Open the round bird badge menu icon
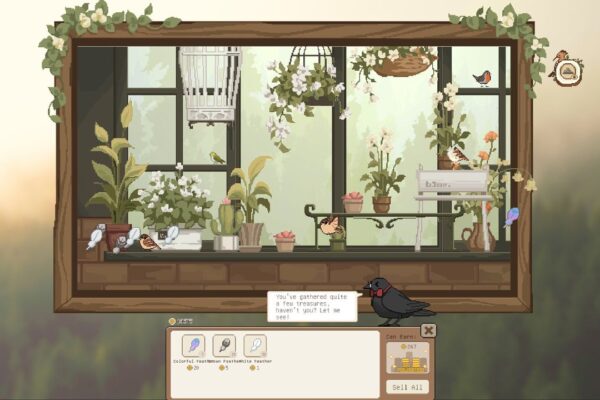This screenshot has width=600, height=400. tap(569, 72)
